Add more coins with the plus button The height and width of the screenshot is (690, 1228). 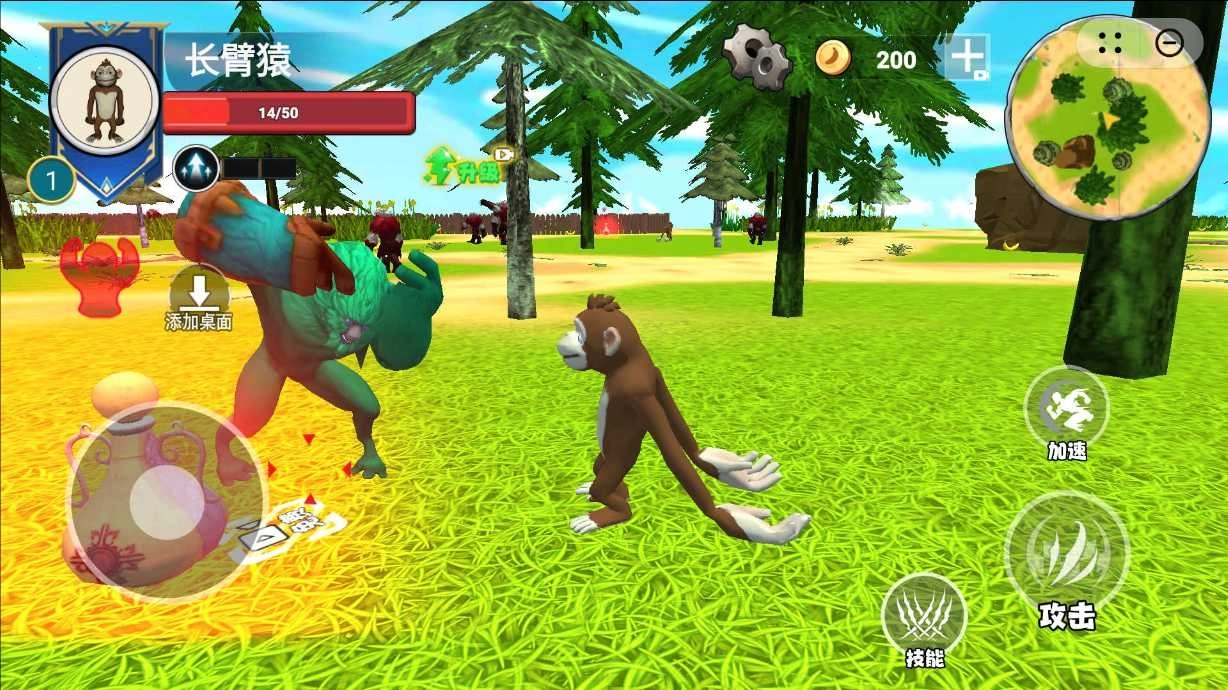point(967,58)
